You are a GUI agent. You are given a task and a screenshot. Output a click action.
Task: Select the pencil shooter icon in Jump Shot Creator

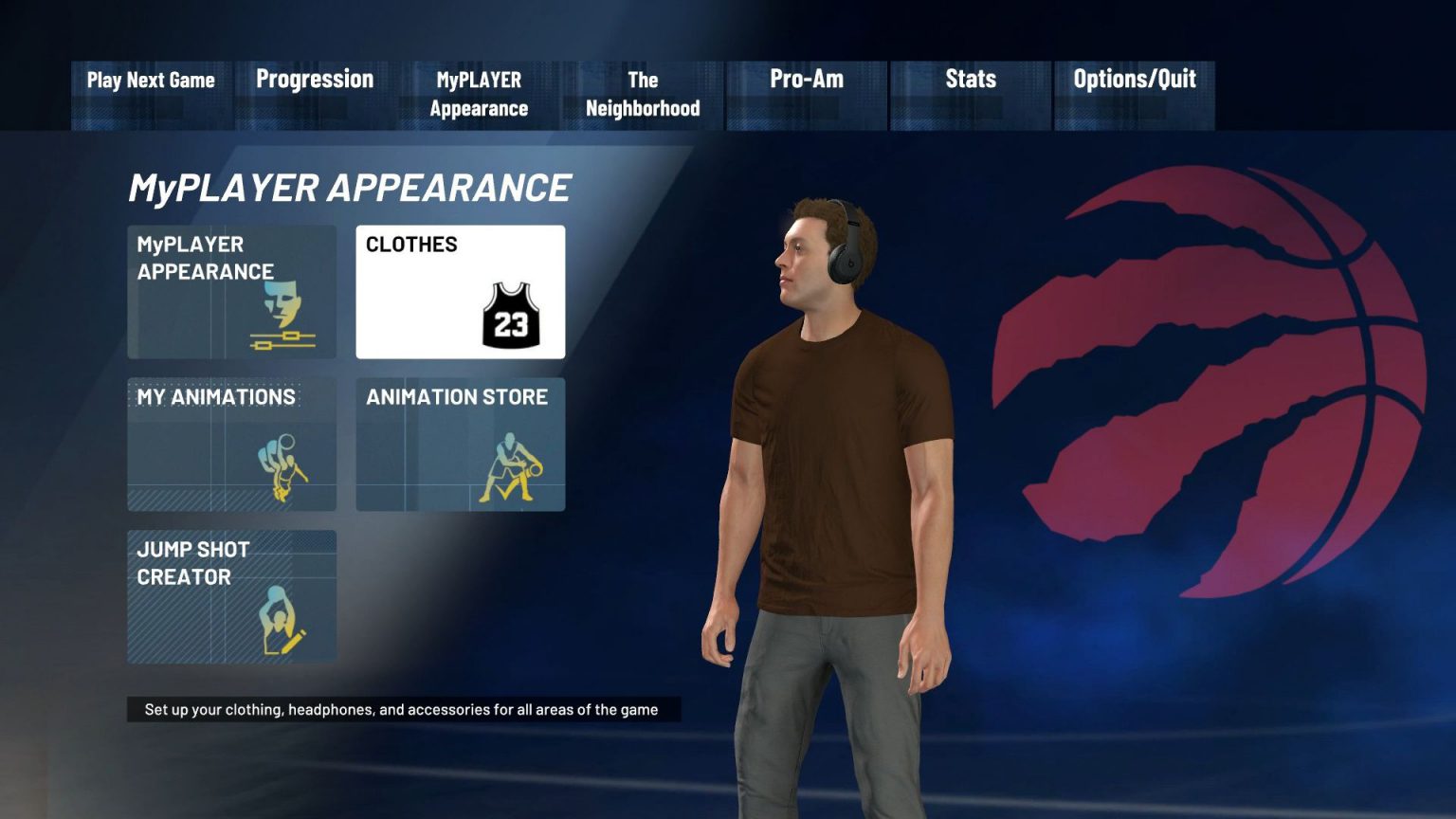[282, 619]
